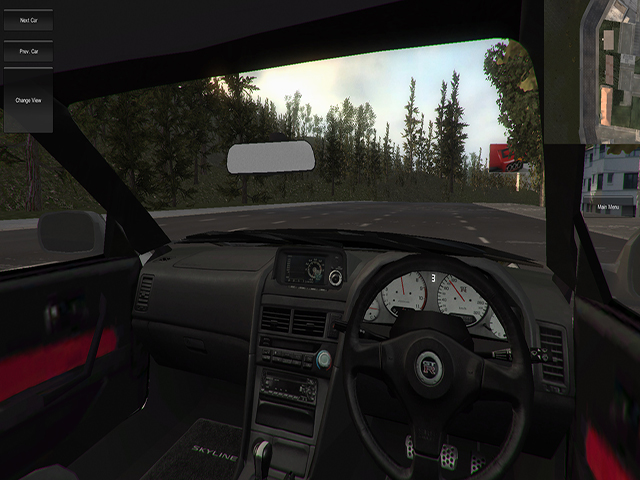Return to the Main Menu
This screenshot has height=480, width=640.
[608, 208]
